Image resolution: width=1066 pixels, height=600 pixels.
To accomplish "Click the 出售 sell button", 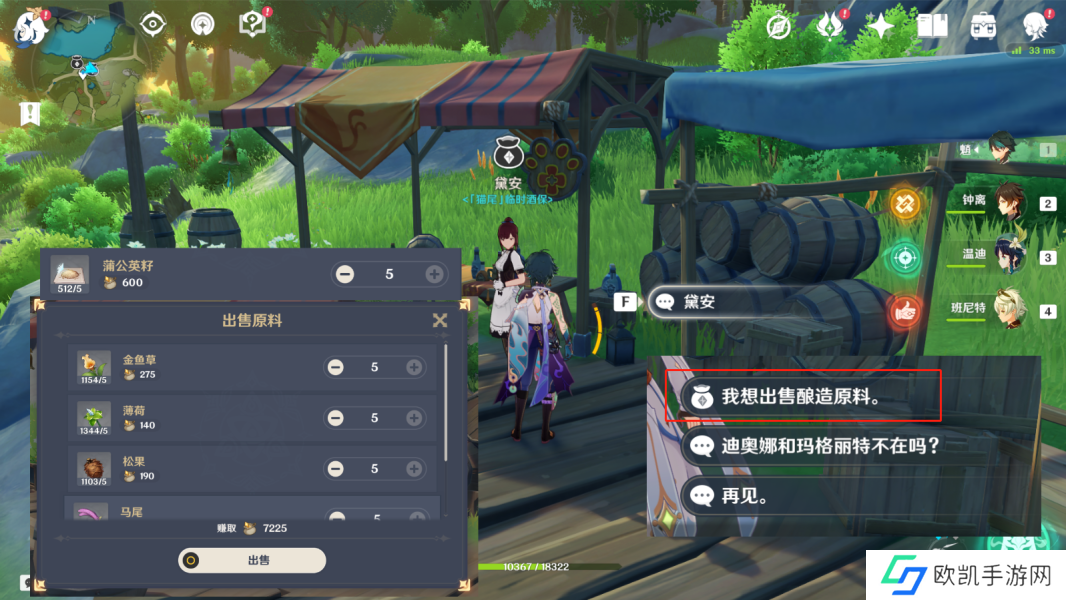I will (x=252, y=560).
